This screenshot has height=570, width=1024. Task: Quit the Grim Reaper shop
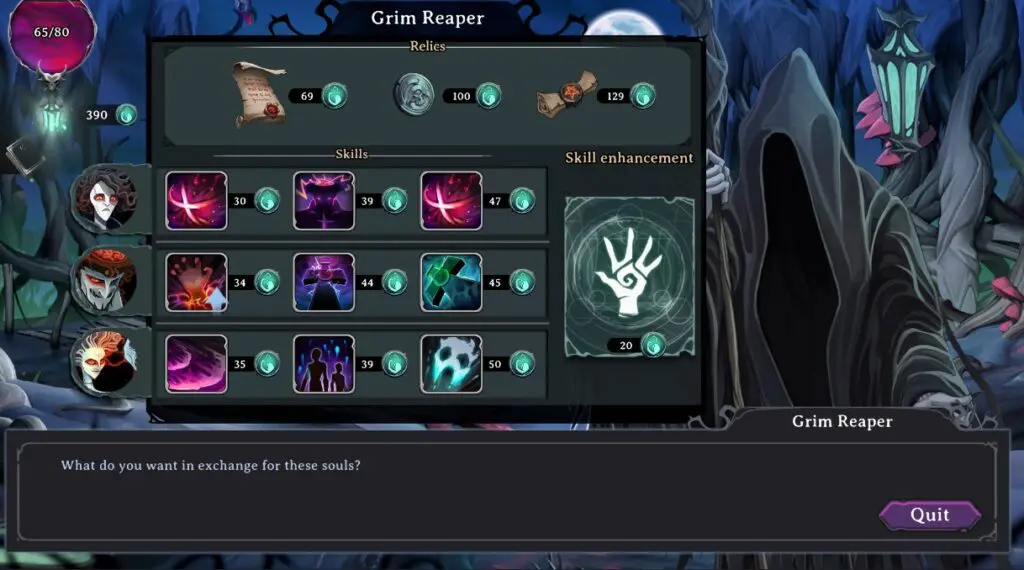[x=929, y=516]
